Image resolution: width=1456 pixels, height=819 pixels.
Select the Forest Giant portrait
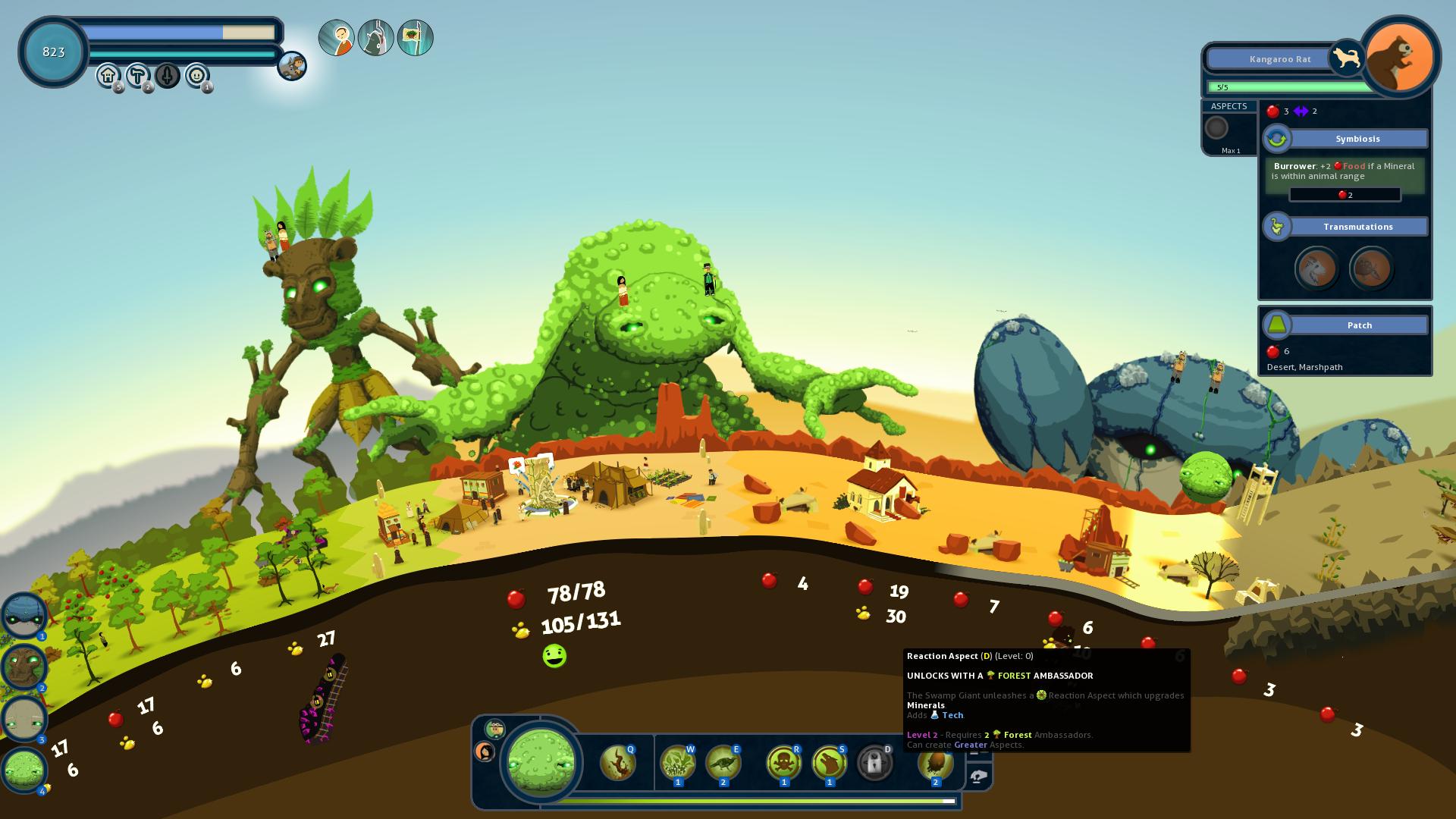coord(24,667)
